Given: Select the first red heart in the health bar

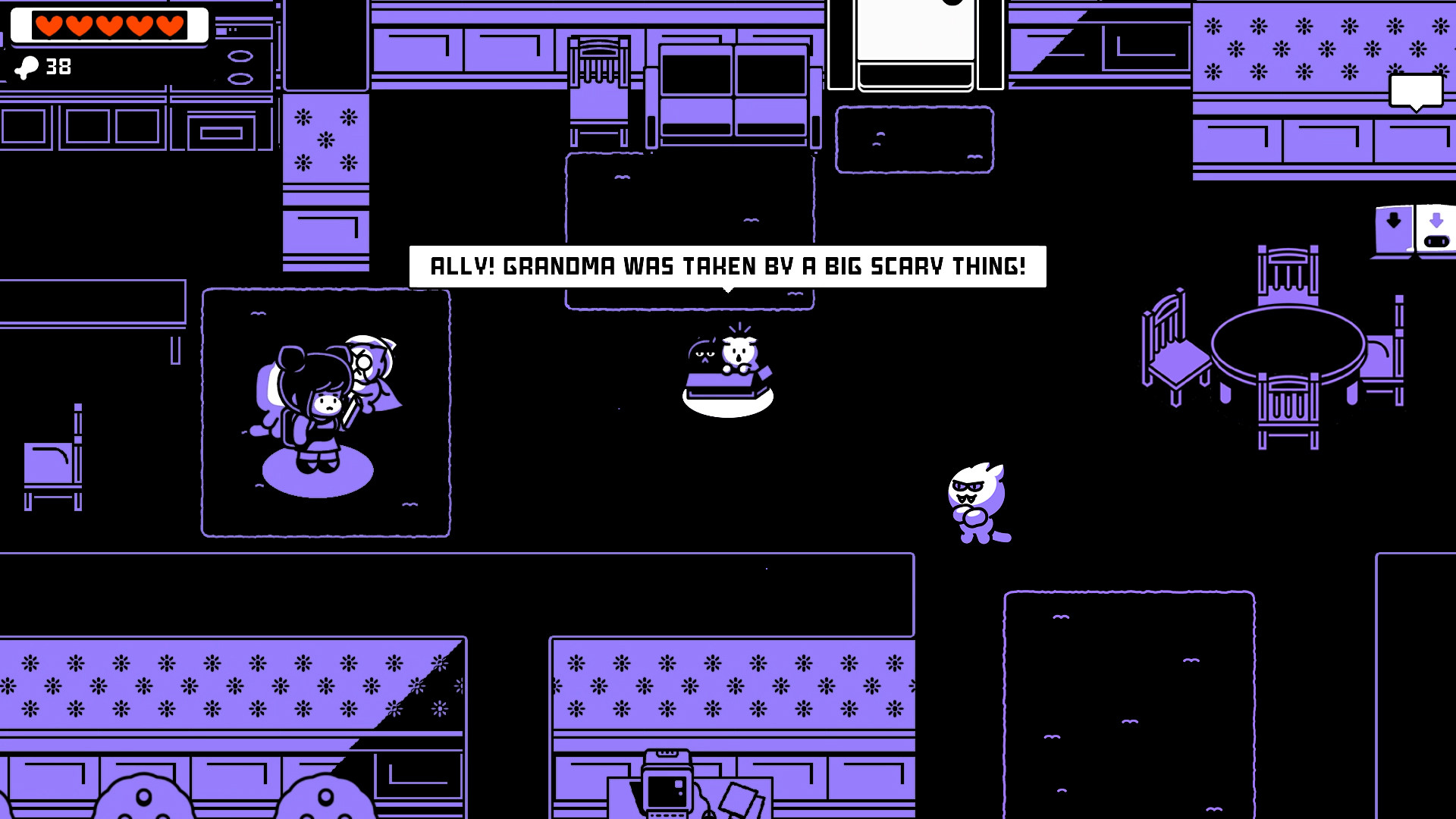Looking at the screenshot, I should [49, 25].
